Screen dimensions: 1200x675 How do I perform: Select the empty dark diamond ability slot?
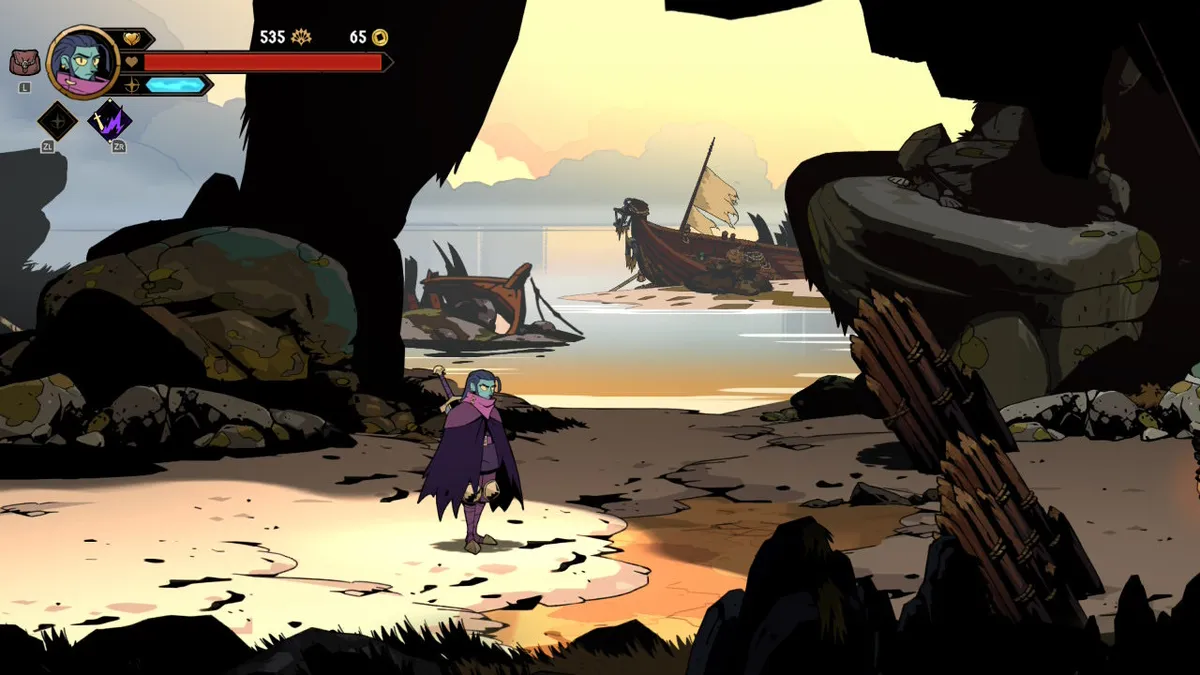pyautogui.click(x=57, y=122)
